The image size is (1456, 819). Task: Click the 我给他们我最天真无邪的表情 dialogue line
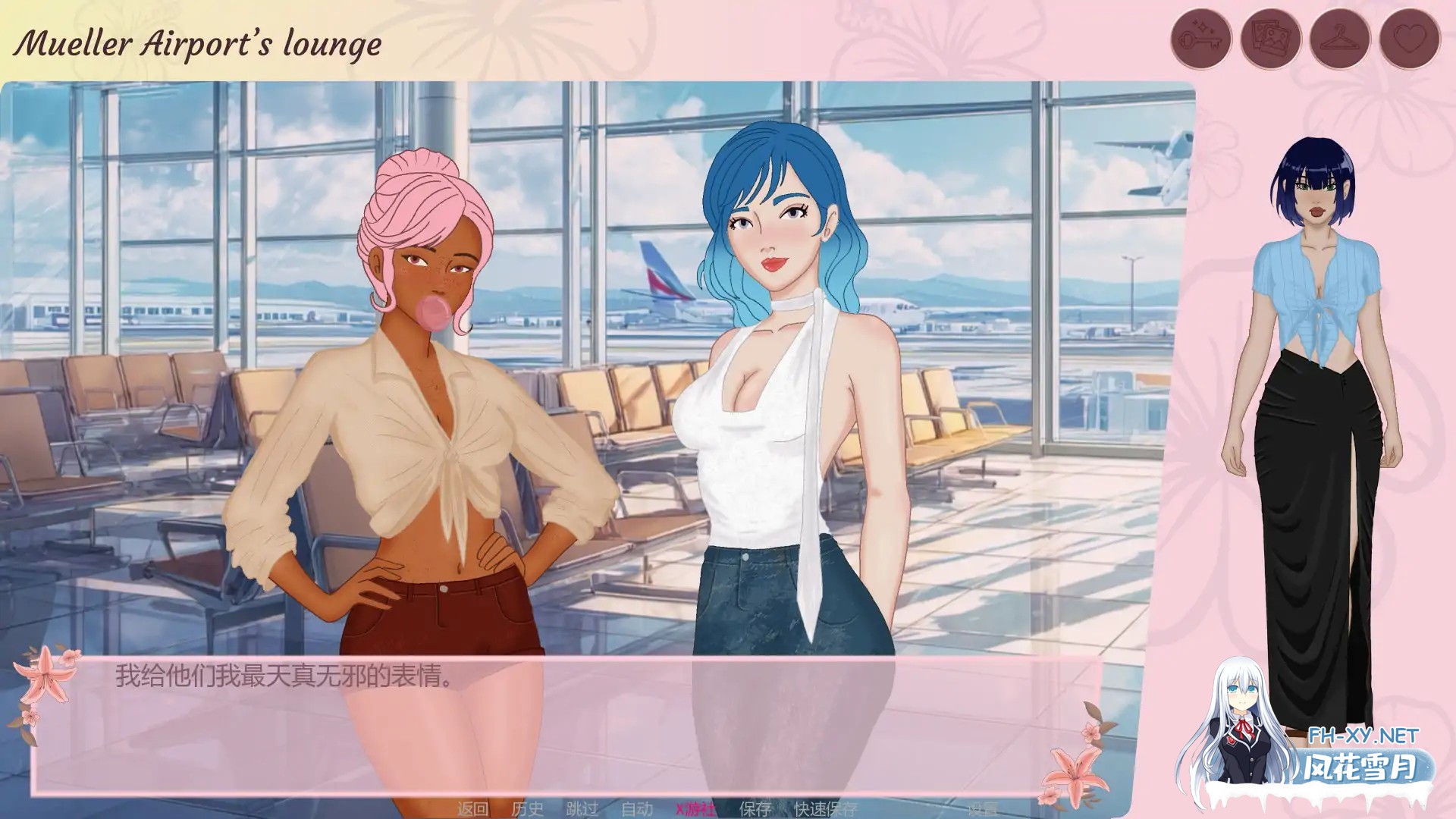(284, 676)
